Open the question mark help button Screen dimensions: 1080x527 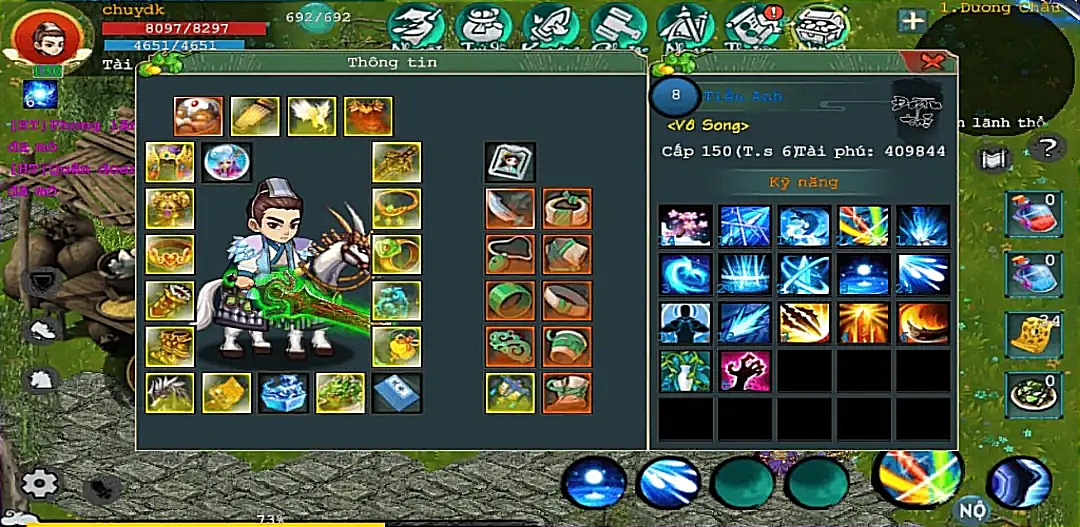pos(1047,150)
